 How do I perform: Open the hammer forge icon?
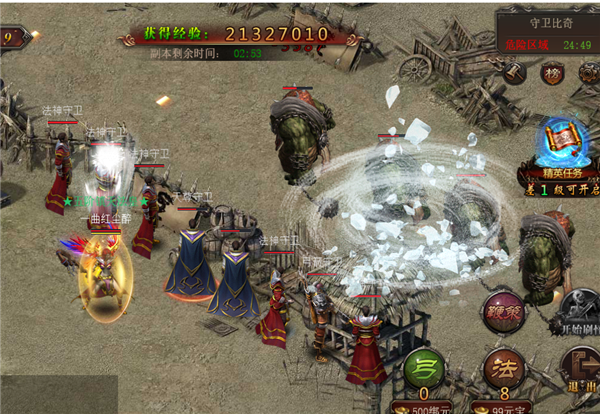515,72
